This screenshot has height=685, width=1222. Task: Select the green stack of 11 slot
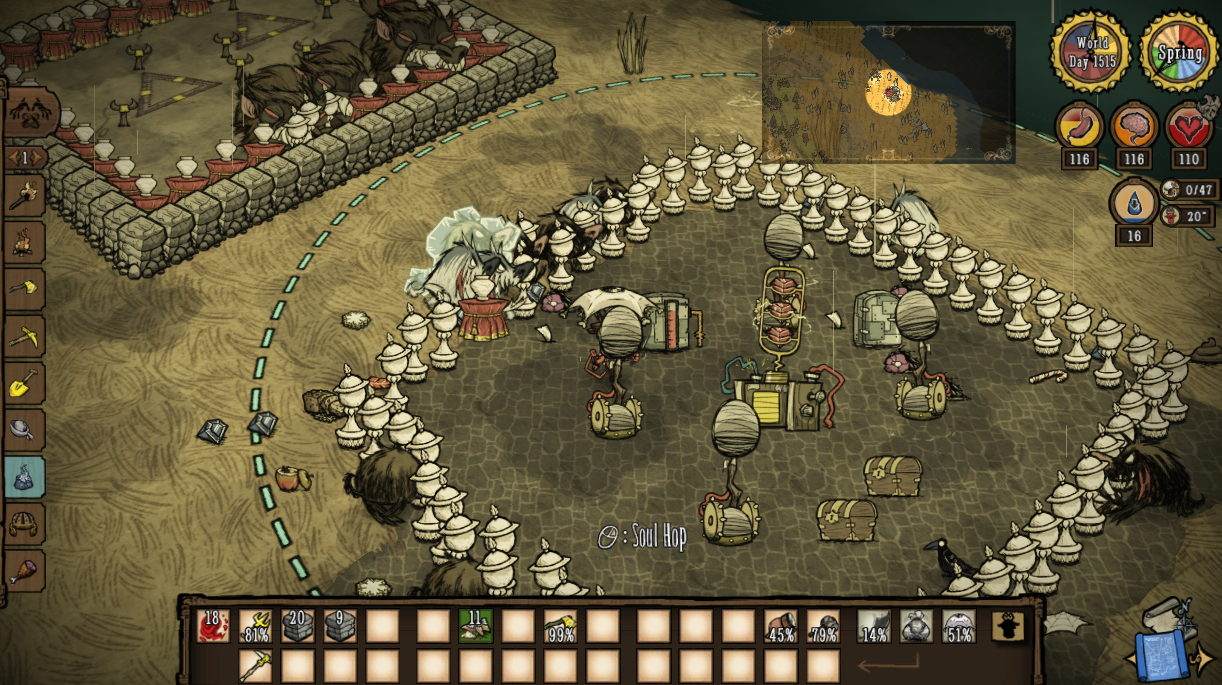[x=475, y=626]
